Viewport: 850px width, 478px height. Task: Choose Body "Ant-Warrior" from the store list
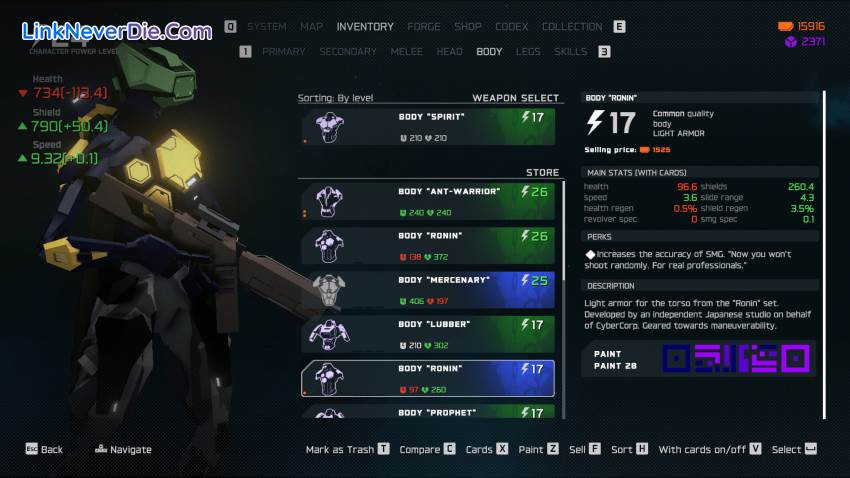coord(428,200)
